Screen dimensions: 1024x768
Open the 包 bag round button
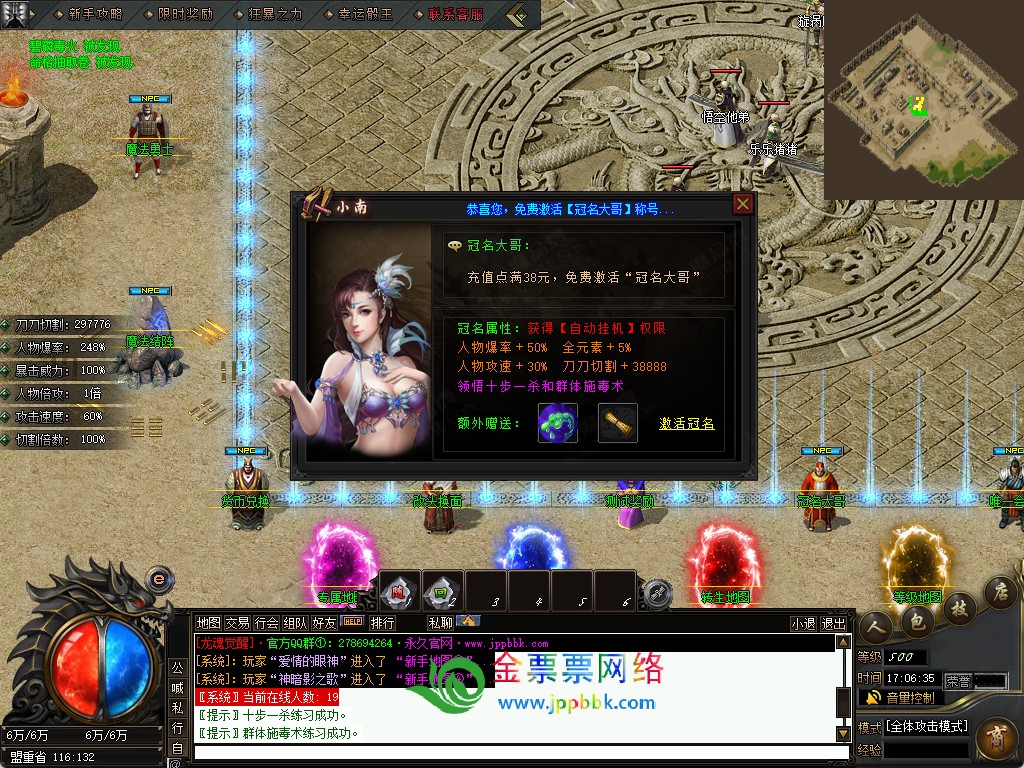coord(917,621)
